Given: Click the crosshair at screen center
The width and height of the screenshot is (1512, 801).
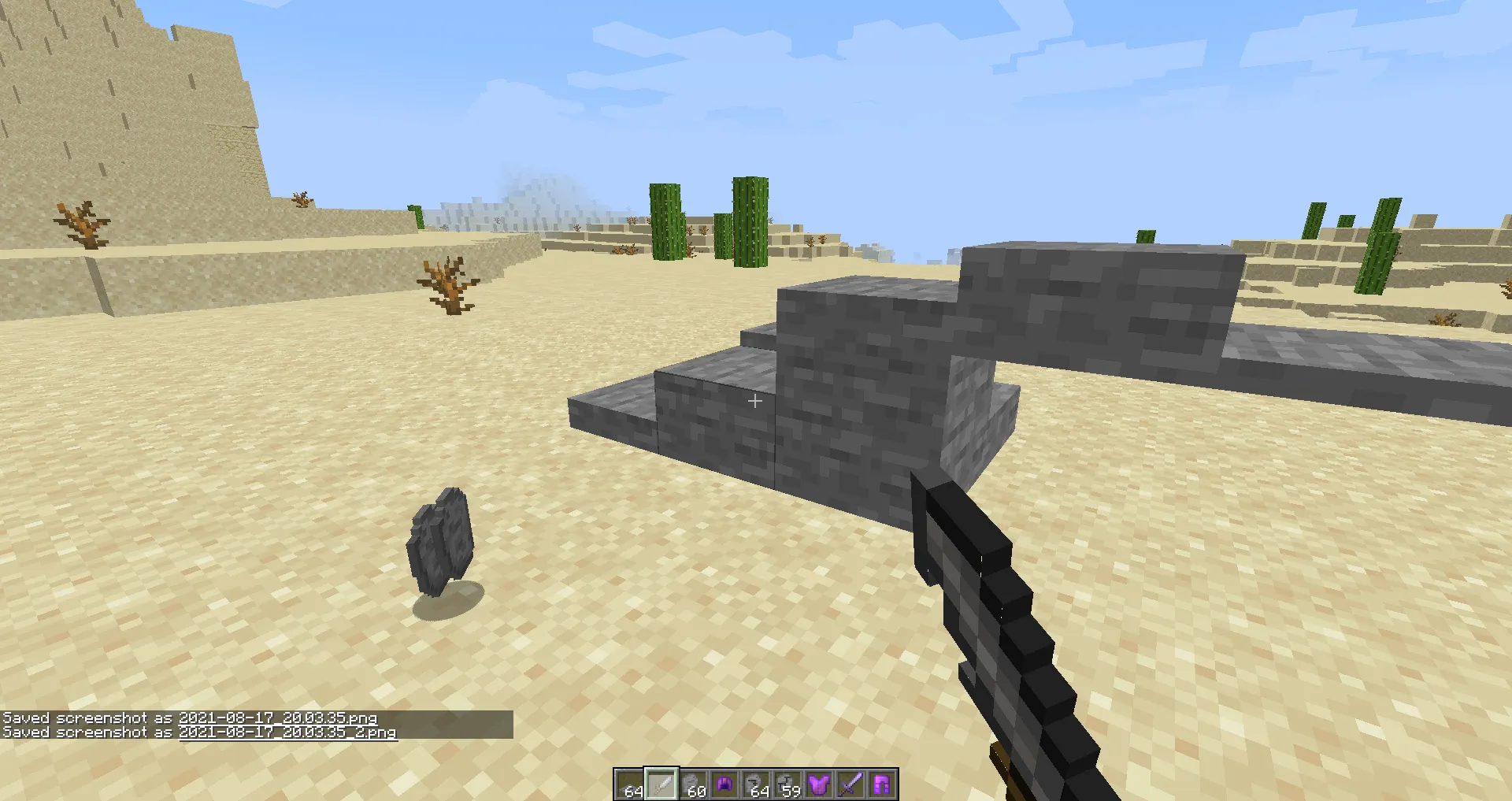Looking at the screenshot, I should 754,401.
